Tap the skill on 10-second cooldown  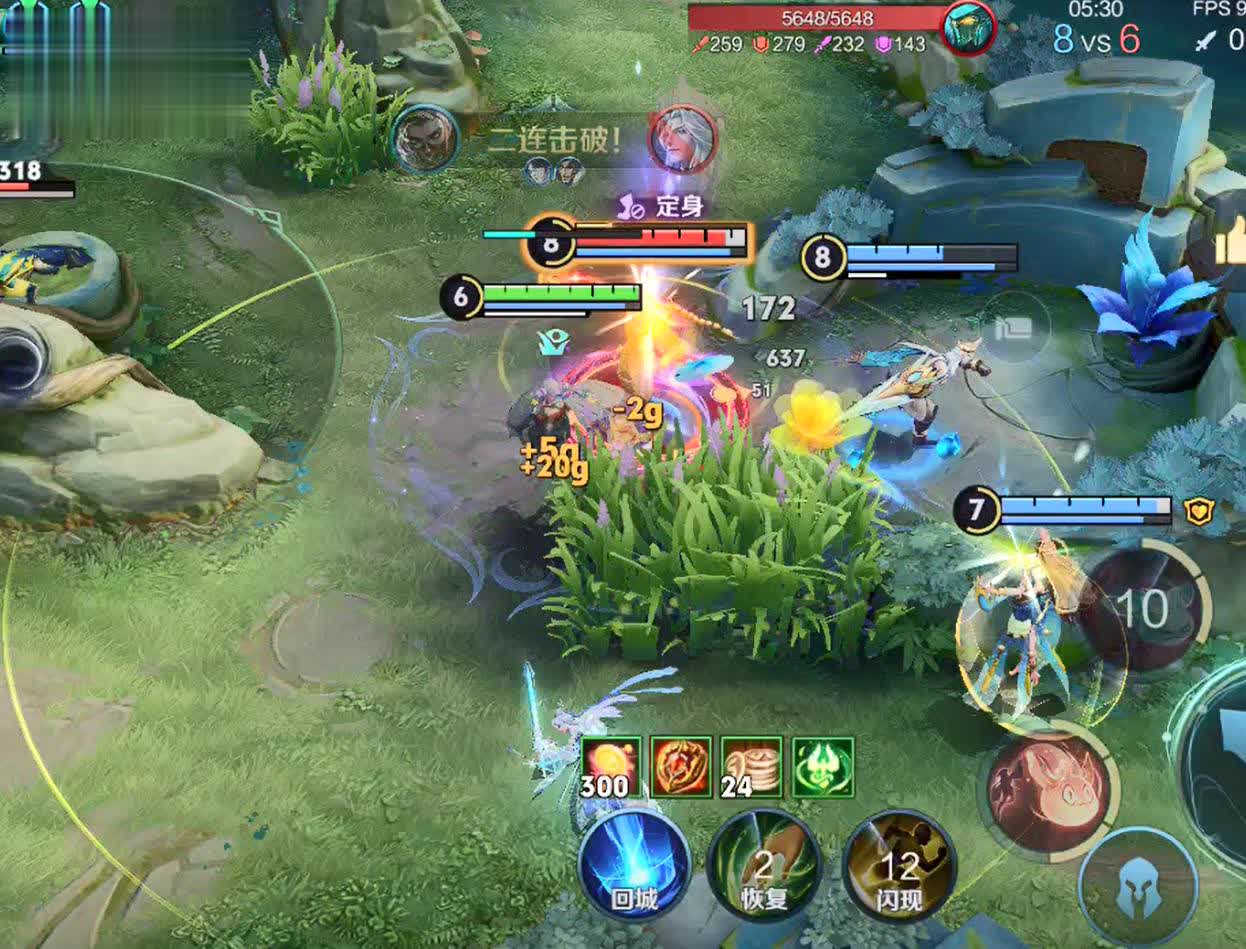tap(1142, 608)
